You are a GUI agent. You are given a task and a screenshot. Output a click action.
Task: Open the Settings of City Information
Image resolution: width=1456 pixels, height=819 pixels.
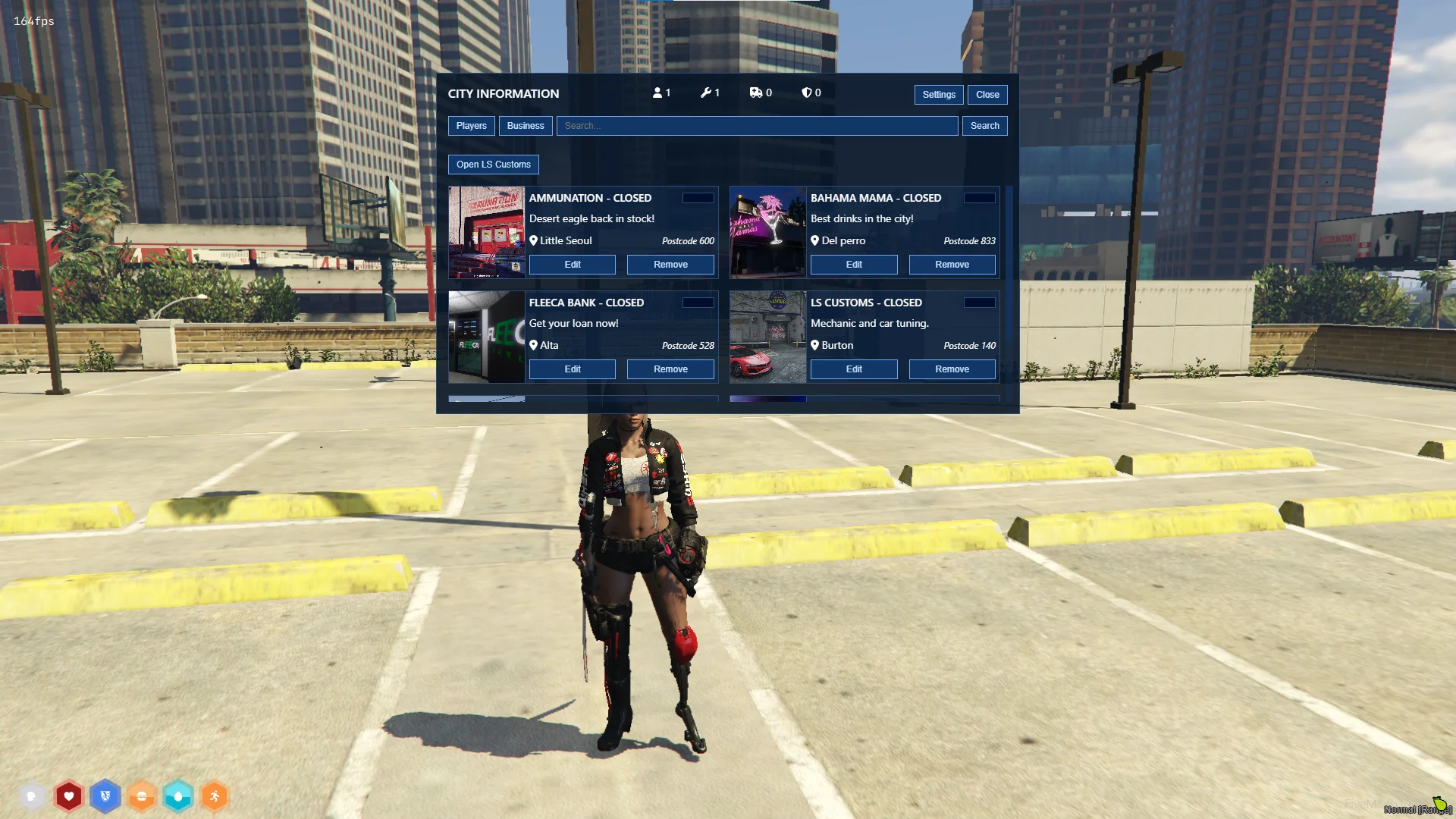pyautogui.click(x=938, y=95)
